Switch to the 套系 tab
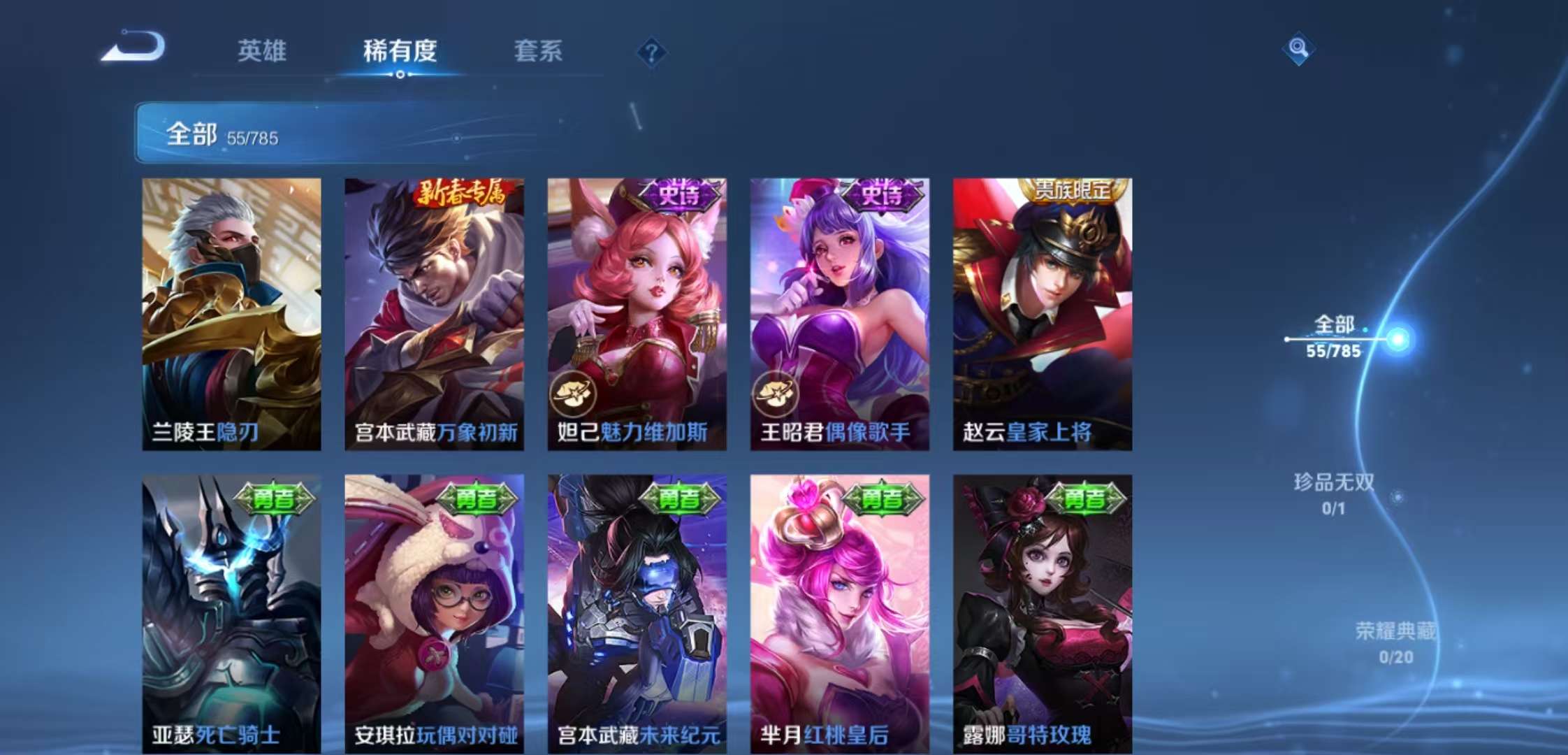 click(539, 52)
